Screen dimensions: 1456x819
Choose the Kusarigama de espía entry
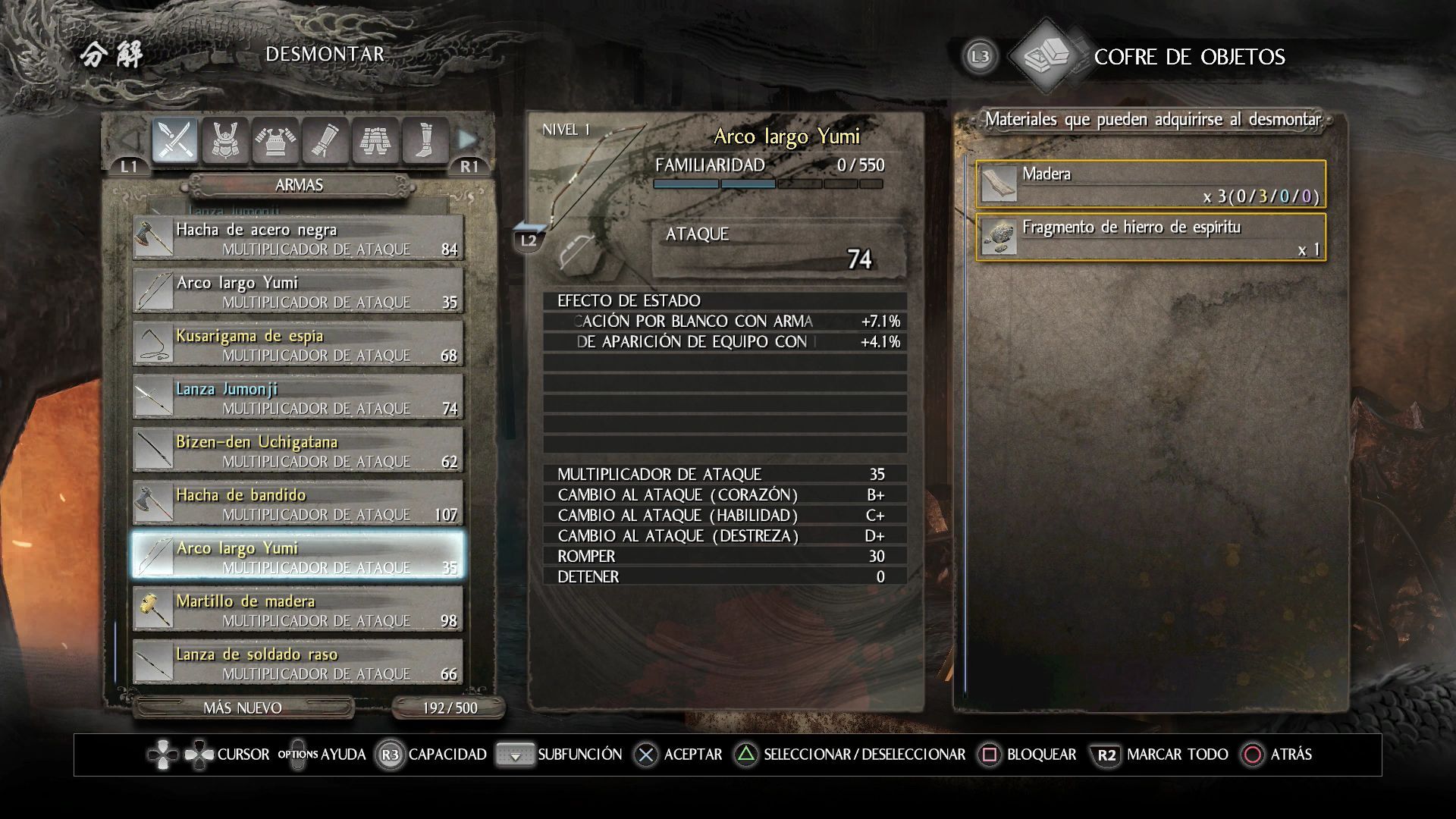(x=298, y=344)
